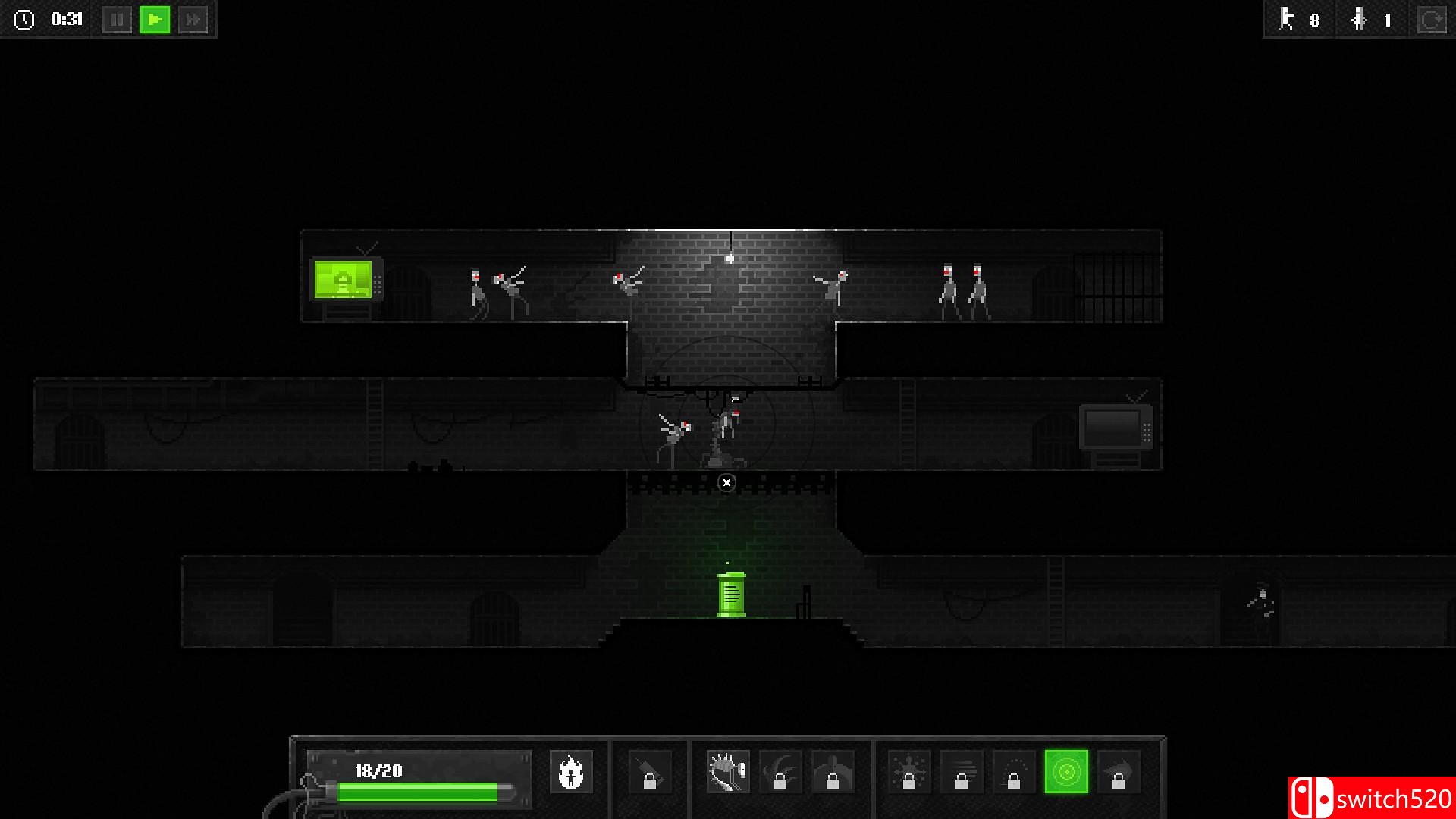
Task: Click the locked dynamite ability slot
Action: 651,773
